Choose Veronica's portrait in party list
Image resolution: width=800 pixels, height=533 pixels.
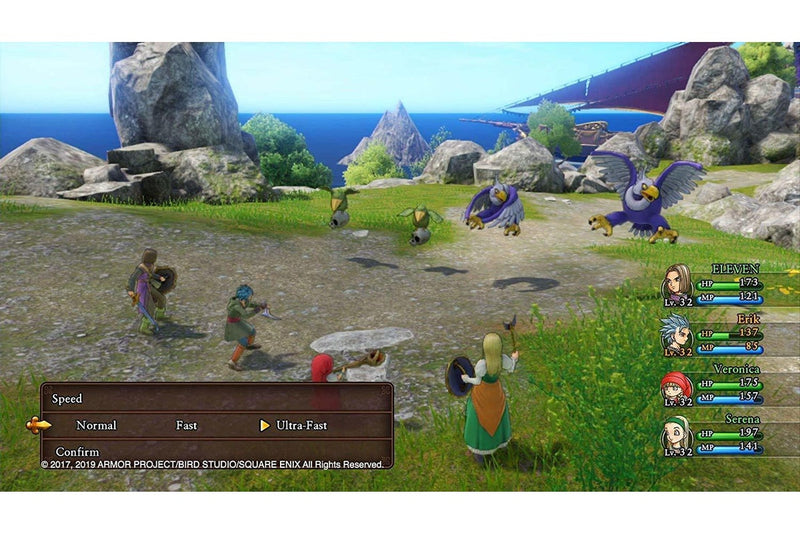pos(677,386)
